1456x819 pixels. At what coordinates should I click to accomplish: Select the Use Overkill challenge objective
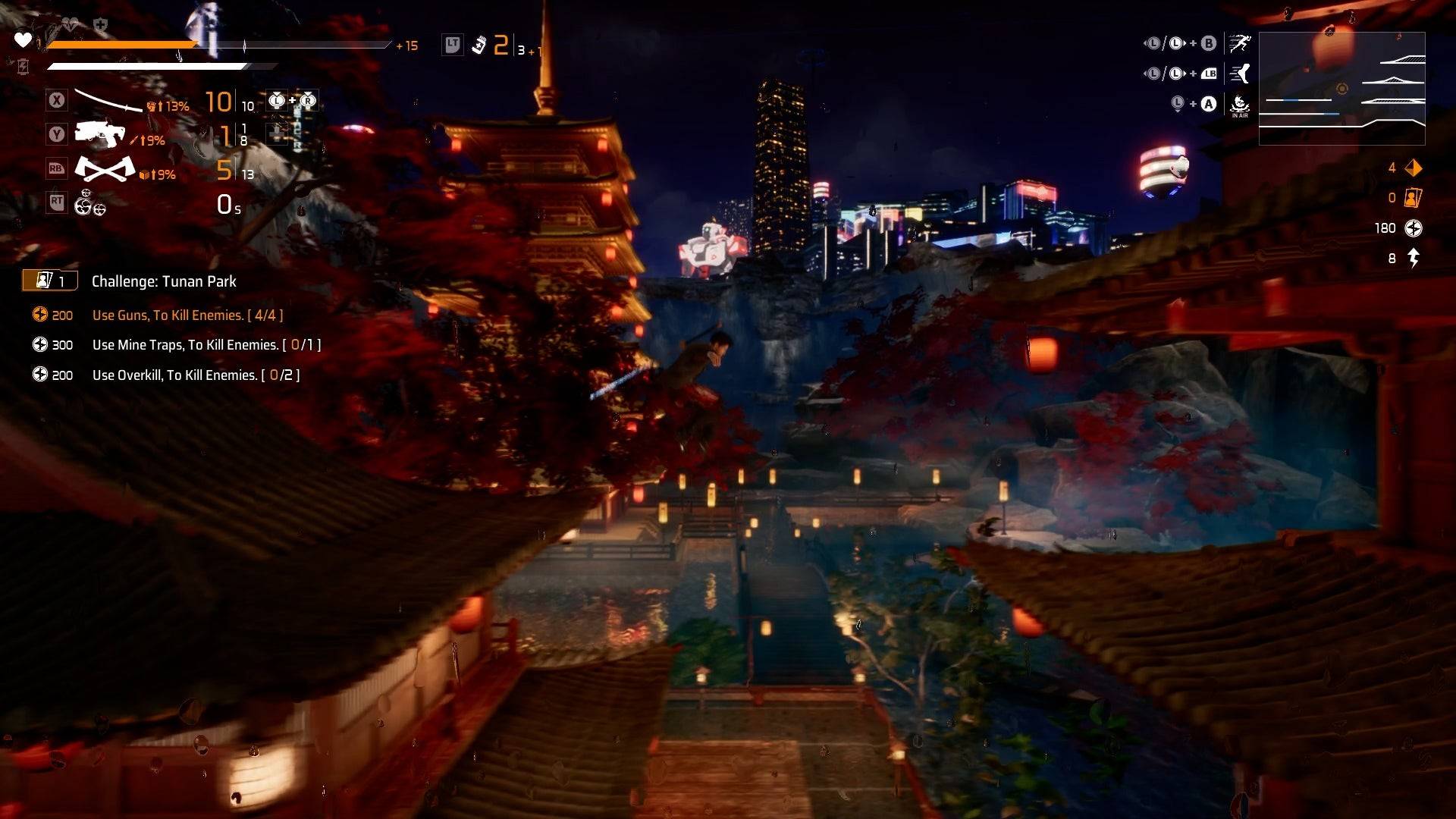click(x=196, y=375)
